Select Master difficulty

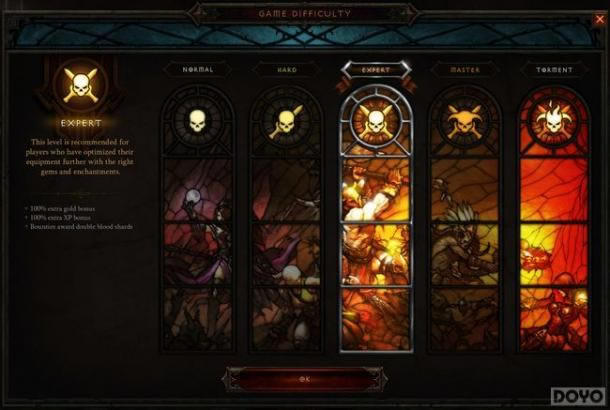pyautogui.click(x=465, y=220)
